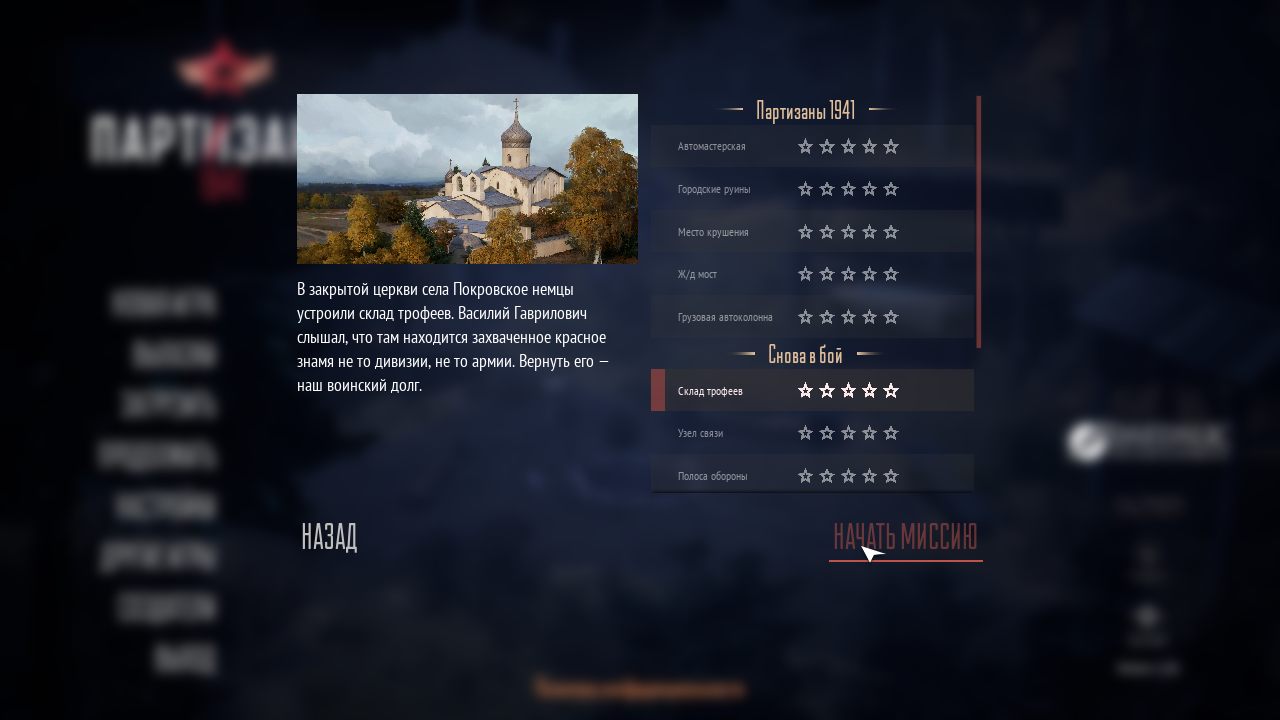Click the church mission preview image
The width and height of the screenshot is (1280, 720).
point(467,179)
